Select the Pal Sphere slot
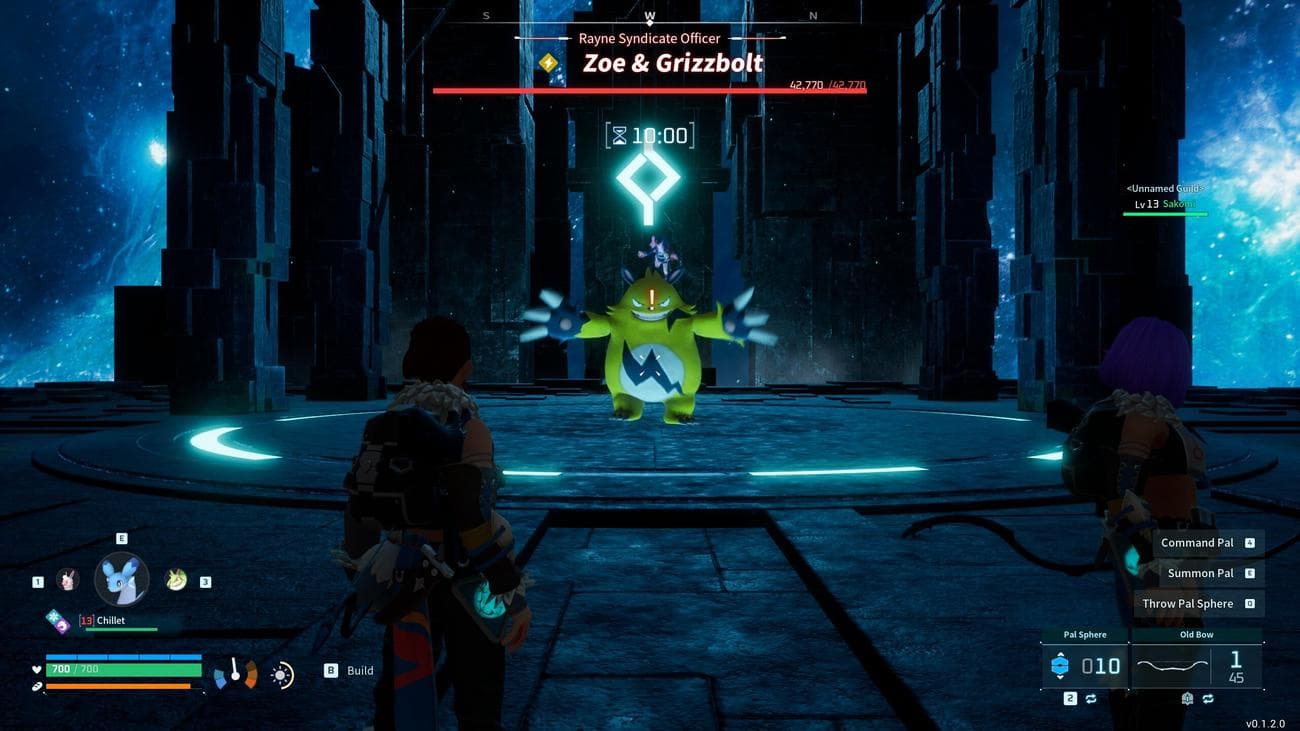Viewport: 1300px width, 731px height. click(x=1085, y=665)
